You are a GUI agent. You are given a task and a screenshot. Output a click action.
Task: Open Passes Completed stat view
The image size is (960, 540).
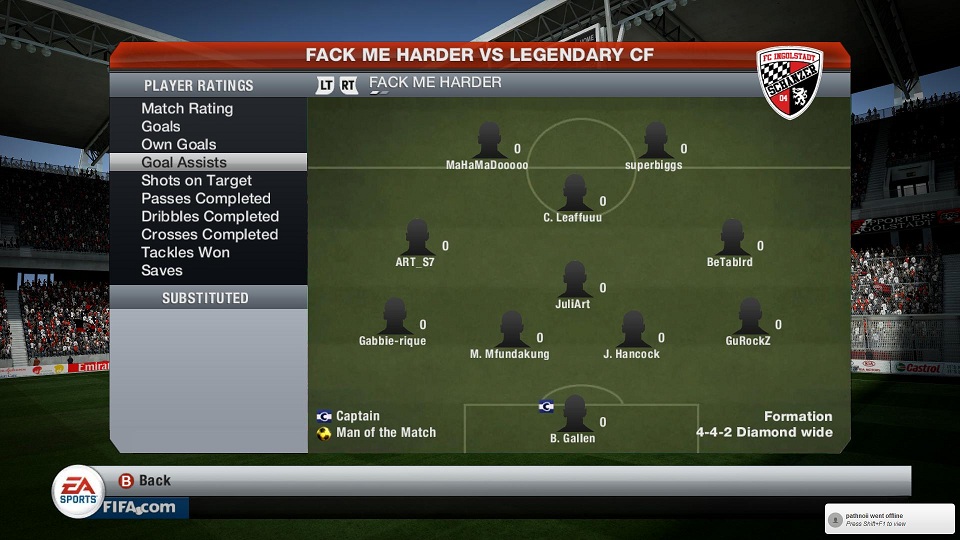click(206, 199)
